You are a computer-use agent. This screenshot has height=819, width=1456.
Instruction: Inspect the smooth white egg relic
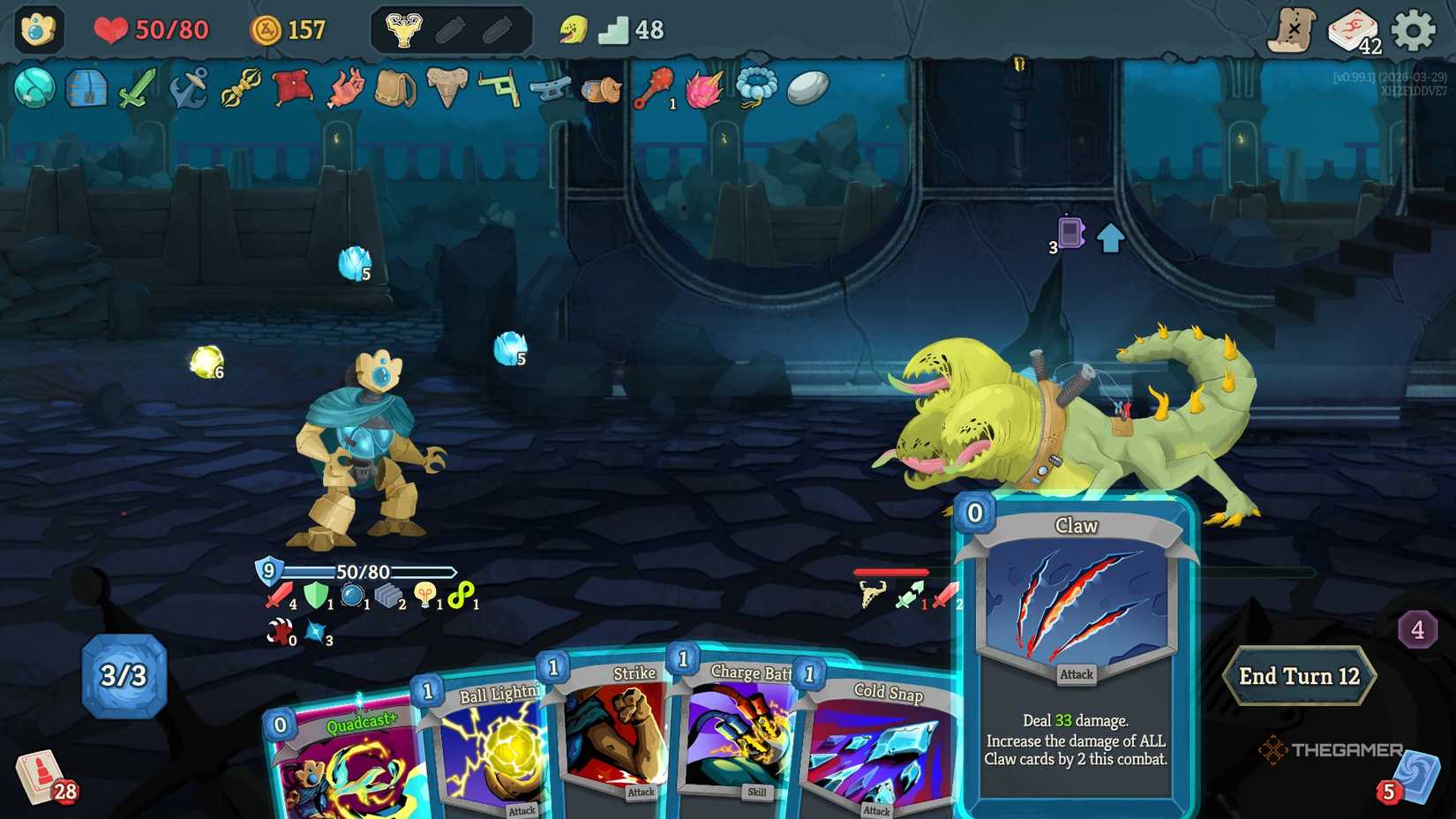pos(807,88)
